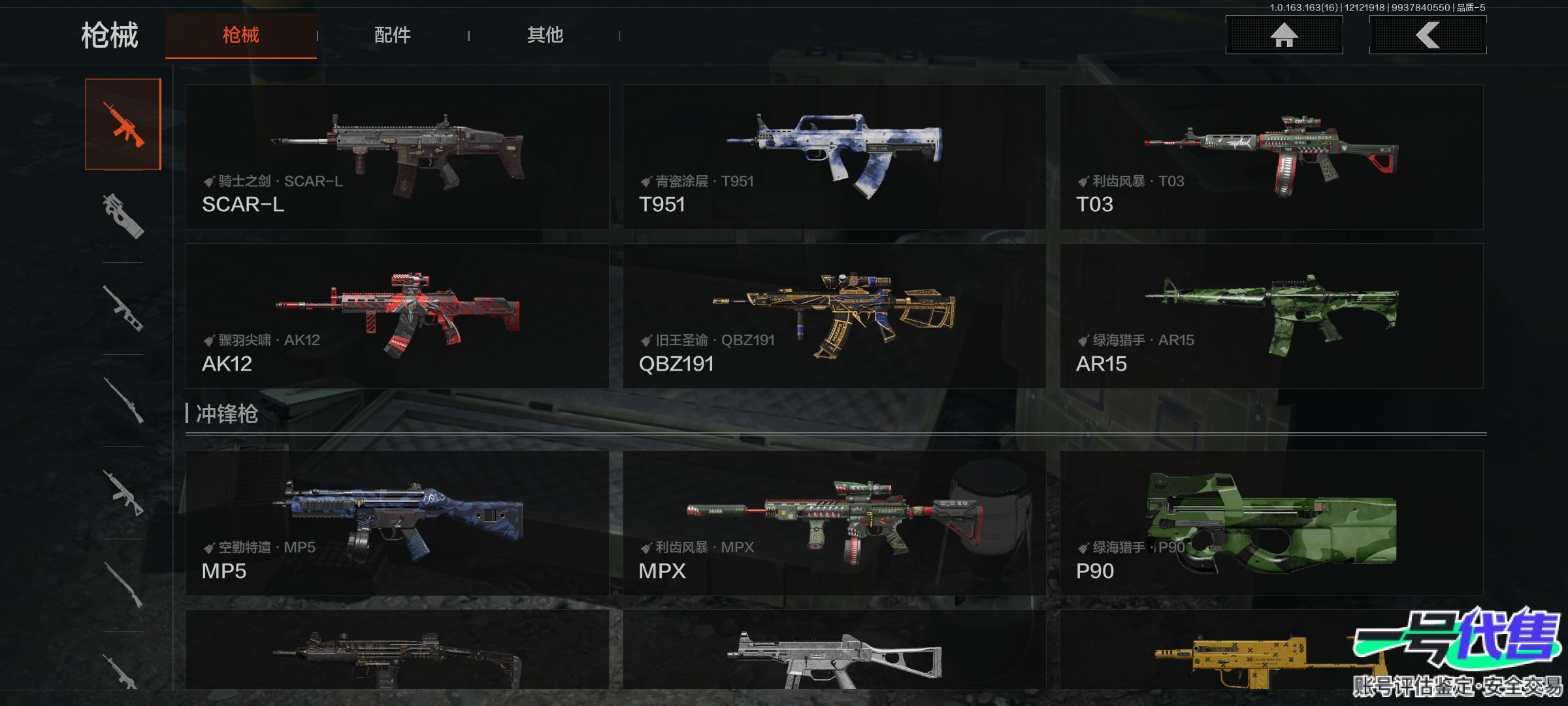The height and width of the screenshot is (706, 1568).
Task: Select the blue-white T951 rifle card
Action: 834,157
